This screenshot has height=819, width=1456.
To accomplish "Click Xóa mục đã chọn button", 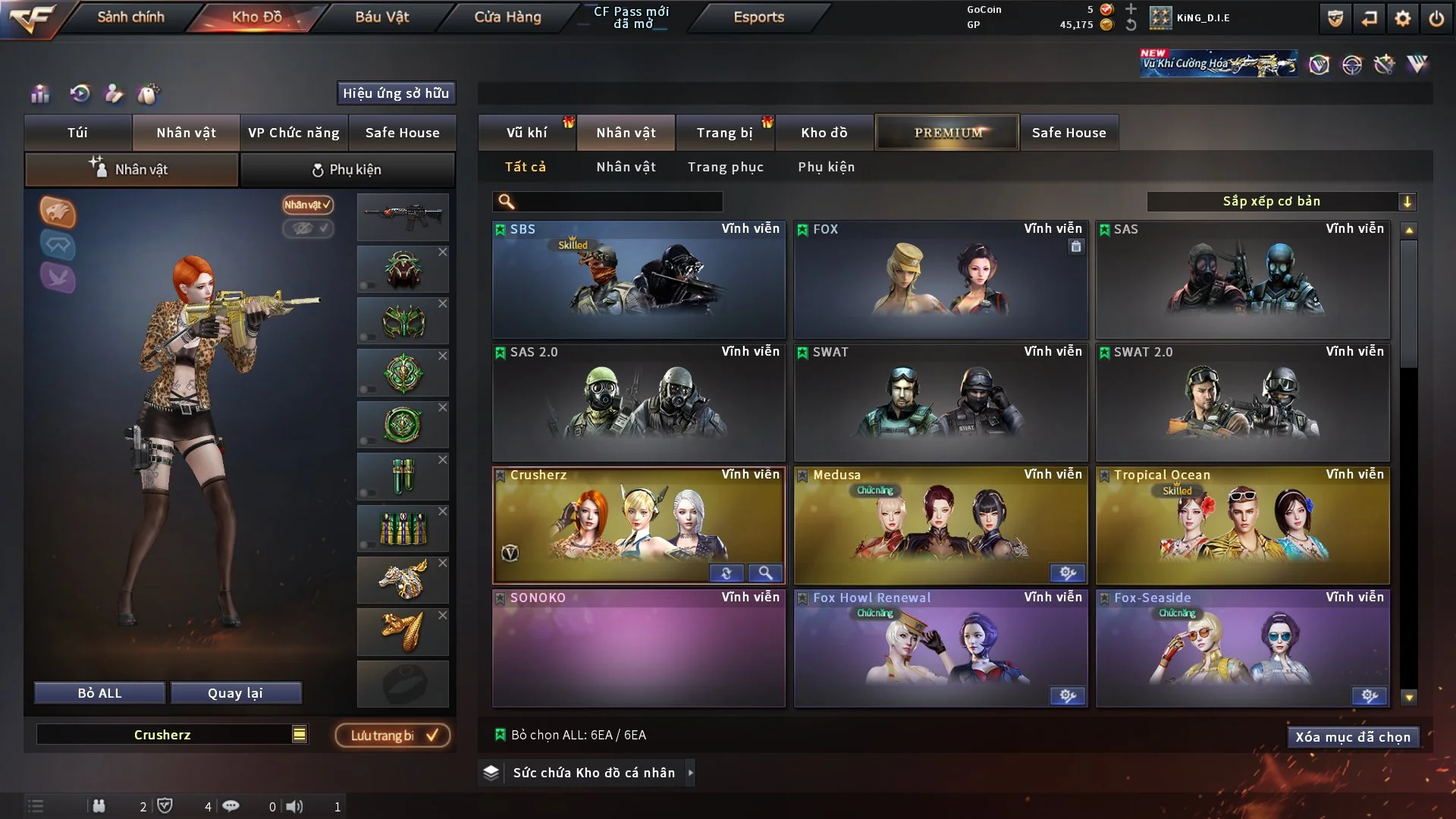I will tap(1352, 737).
